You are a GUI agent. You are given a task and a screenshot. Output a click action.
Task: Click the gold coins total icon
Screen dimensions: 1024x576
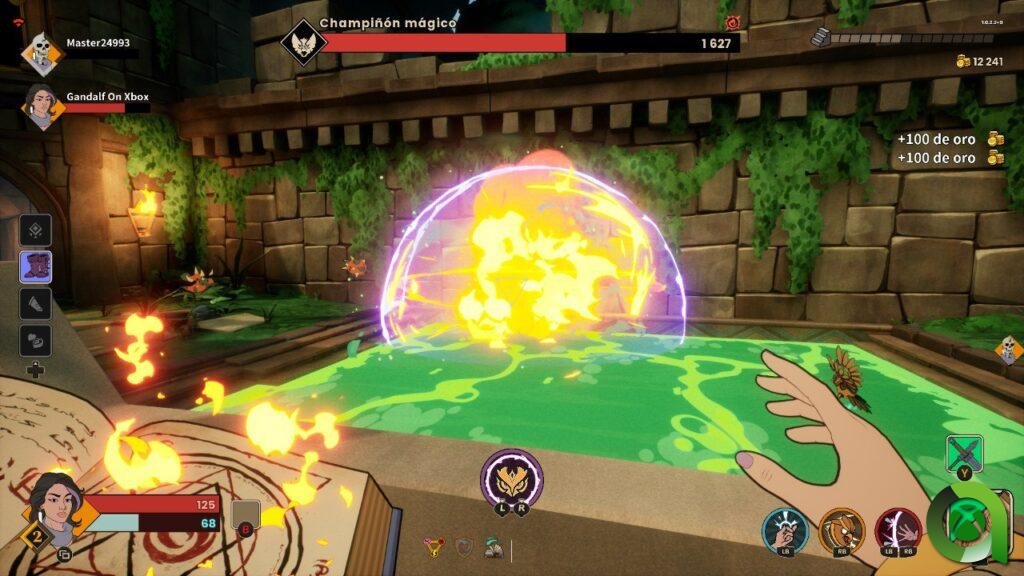tap(964, 61)
